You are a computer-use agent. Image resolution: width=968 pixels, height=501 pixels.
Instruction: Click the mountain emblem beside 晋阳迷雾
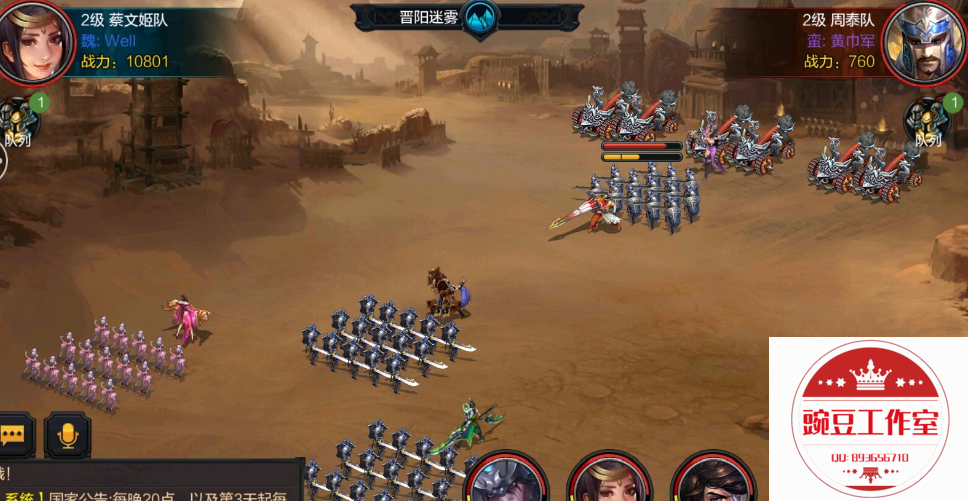pyautogui.click(x=481, y=17)
